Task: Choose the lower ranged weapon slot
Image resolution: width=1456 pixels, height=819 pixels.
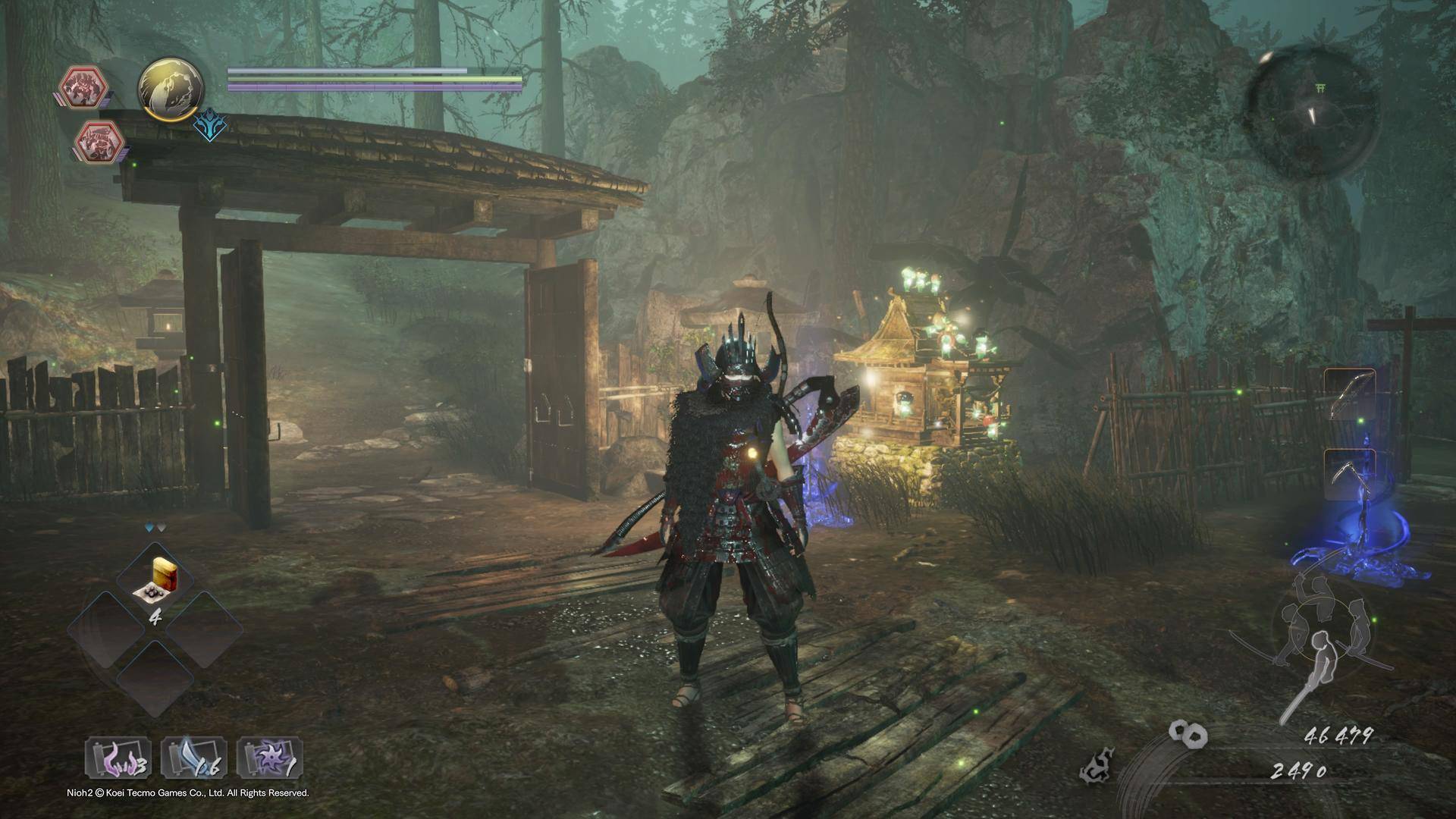Action: pyautogui.click(x=1350, y=475)
